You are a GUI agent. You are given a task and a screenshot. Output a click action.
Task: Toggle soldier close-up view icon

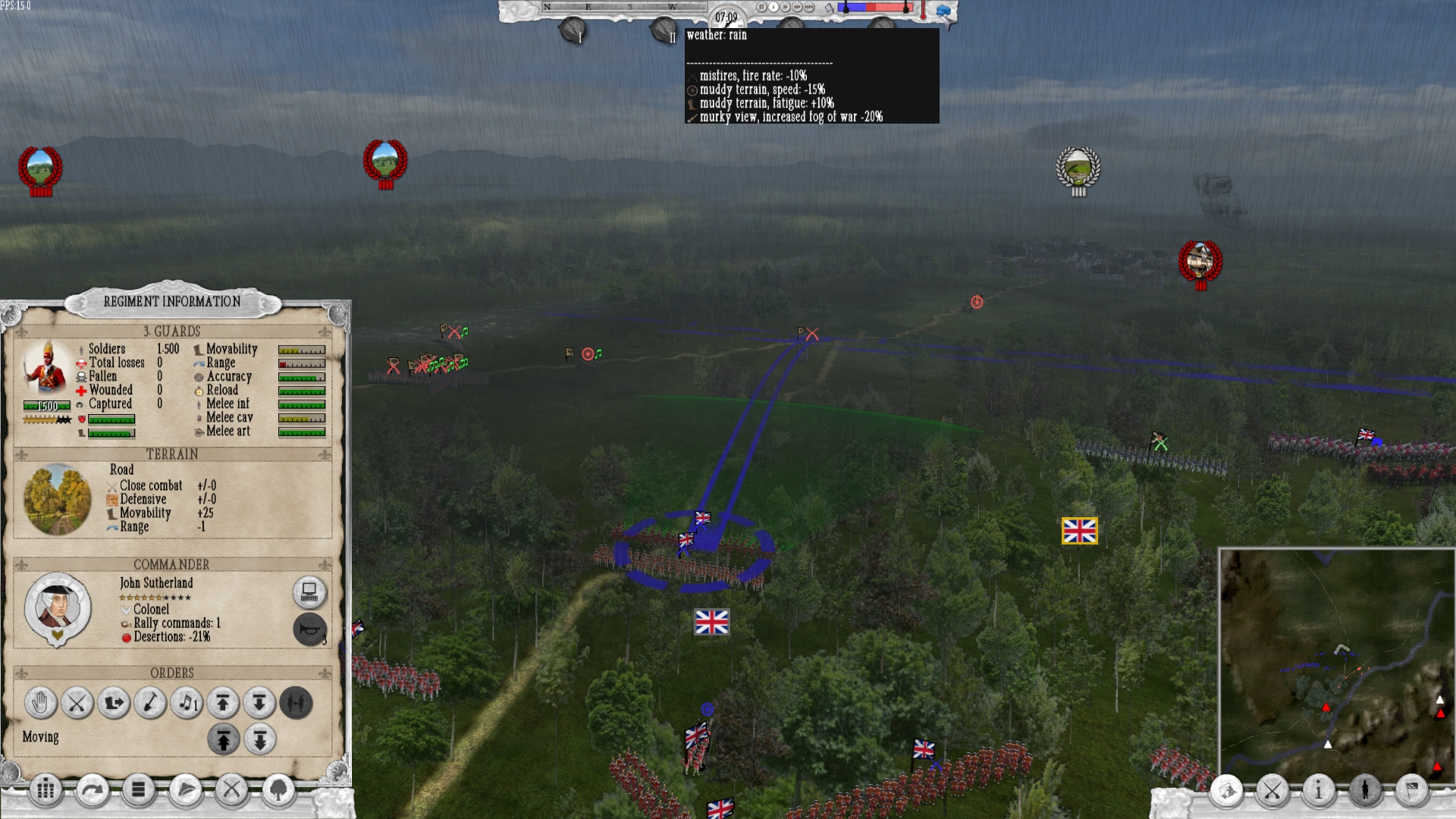tap(1365, 791)
